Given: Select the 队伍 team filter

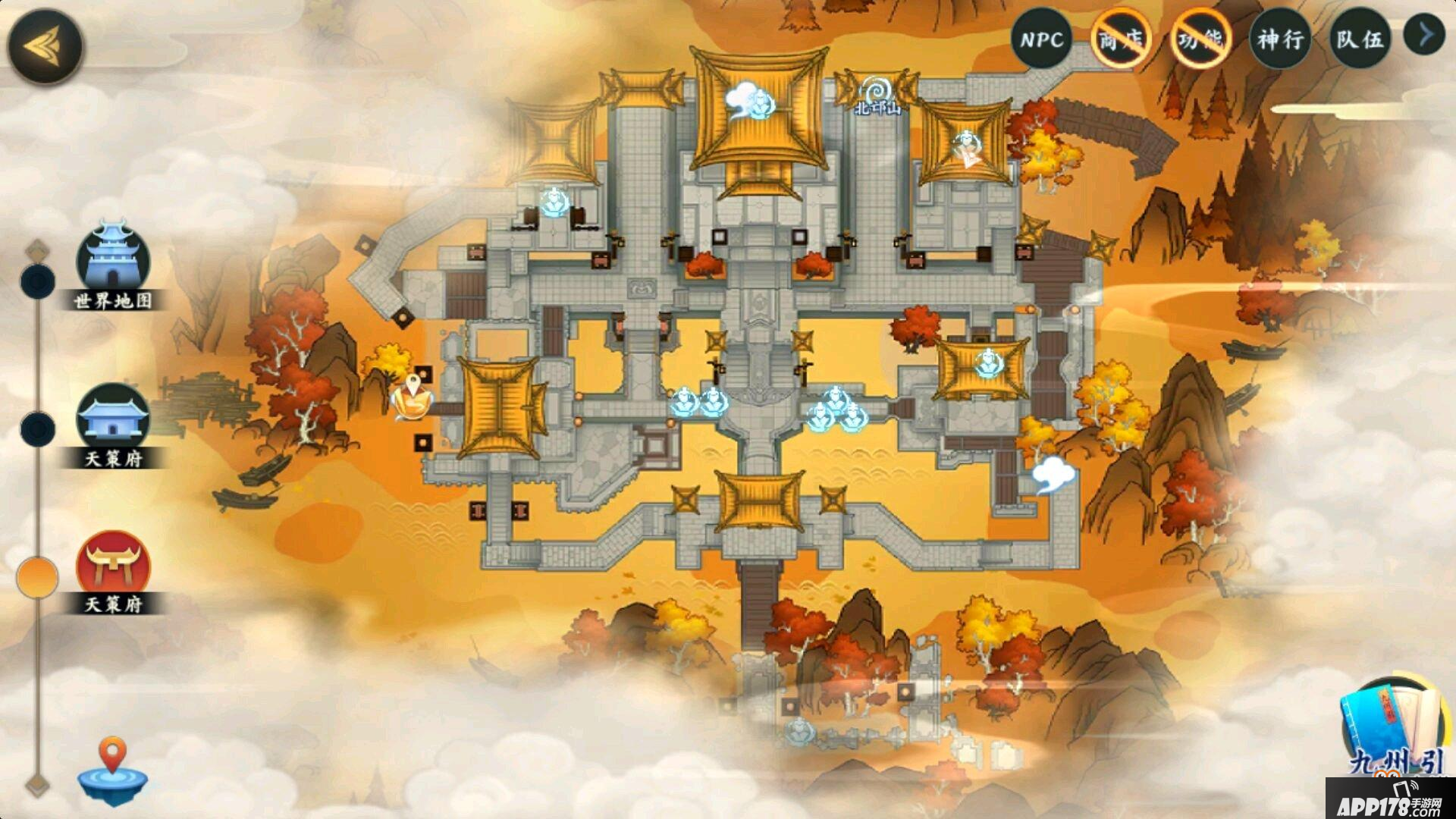Looking at the screenshot, I should (1359, 39).
